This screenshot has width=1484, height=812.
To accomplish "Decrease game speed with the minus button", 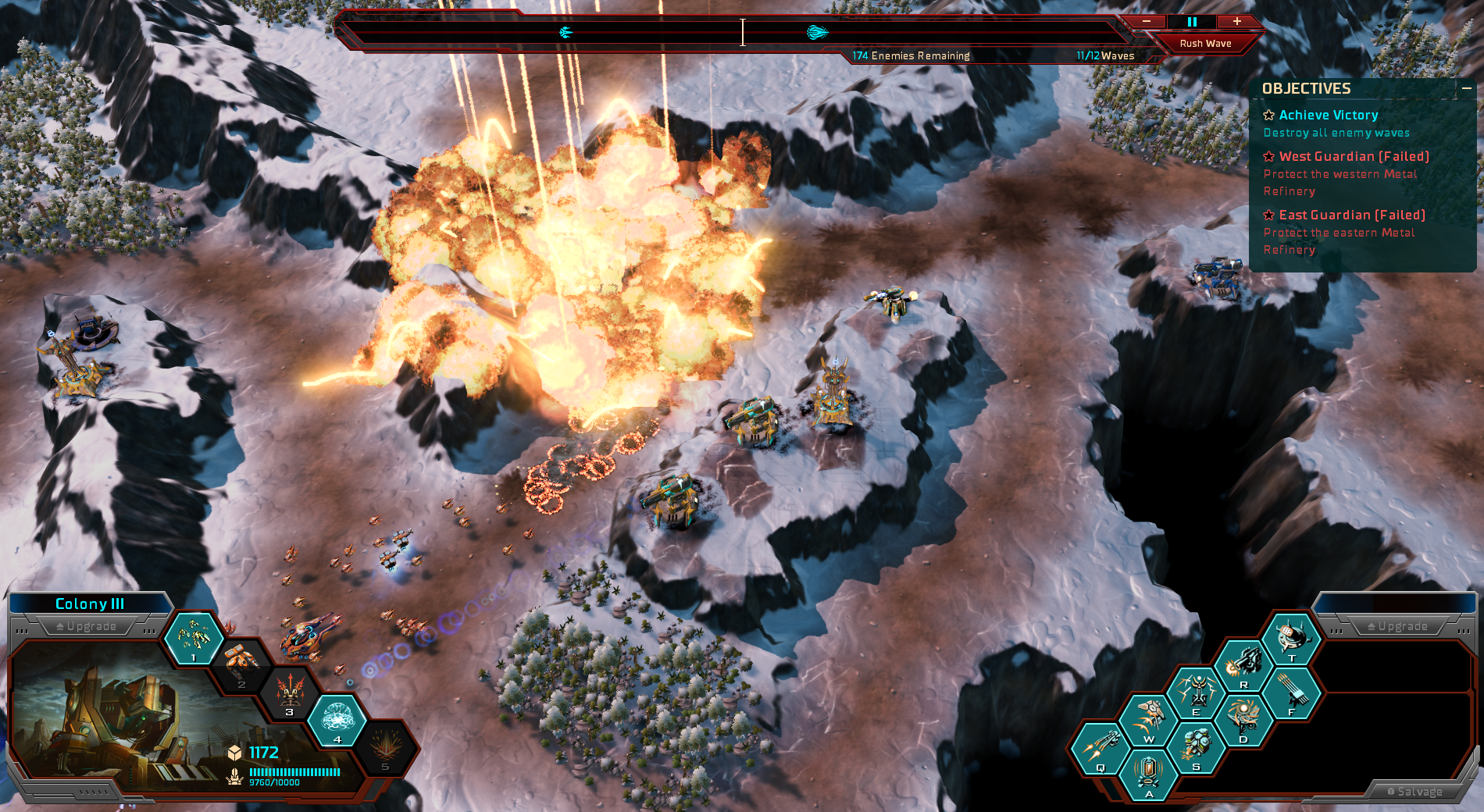I will (1147, 22).
